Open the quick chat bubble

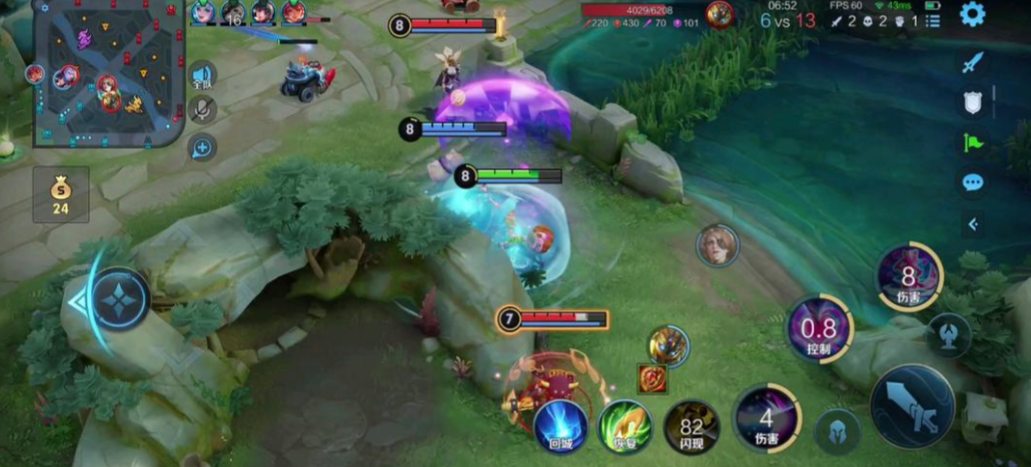972,182
